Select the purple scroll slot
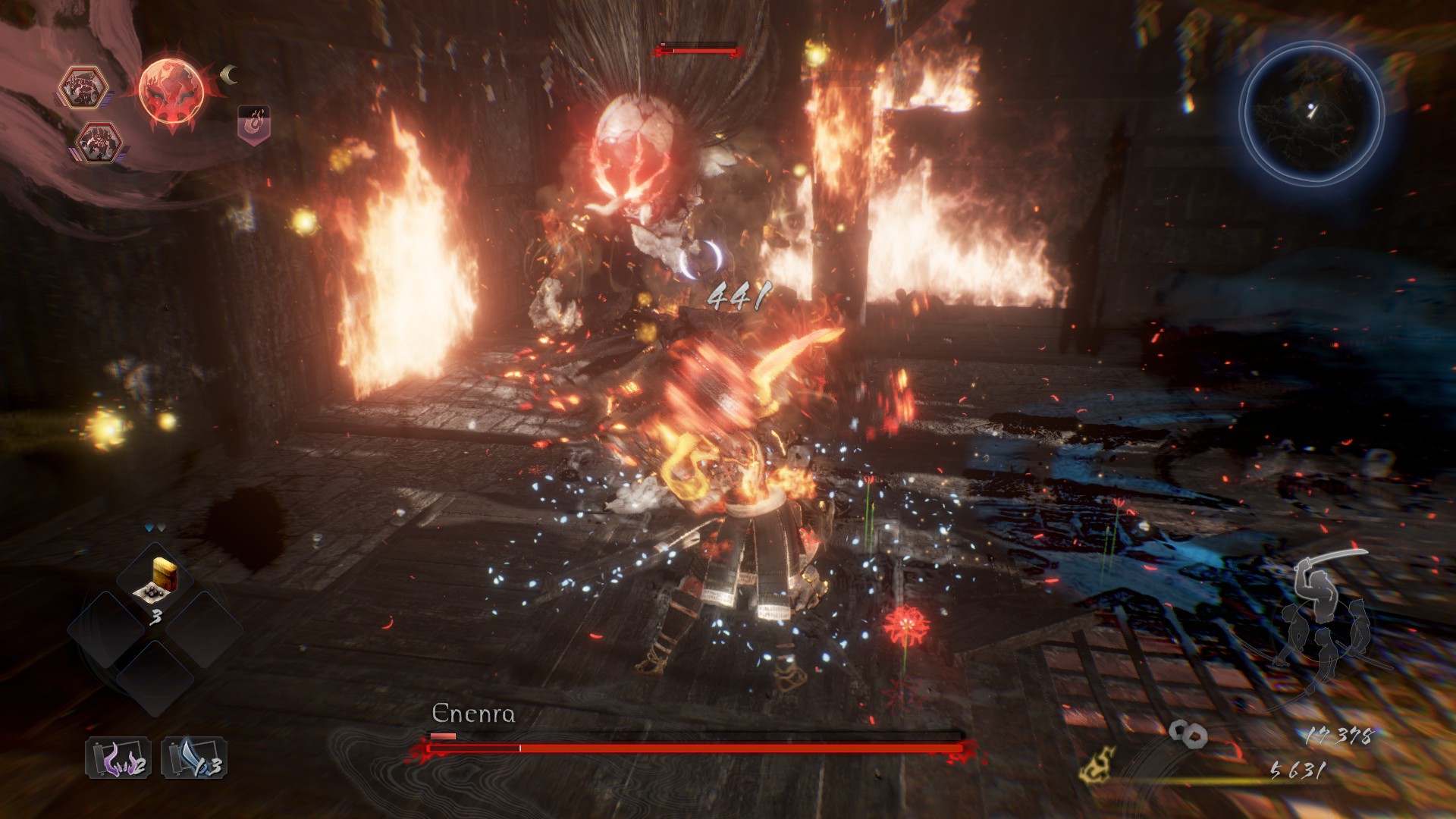The image size is (1456, 819). point(118,758)
